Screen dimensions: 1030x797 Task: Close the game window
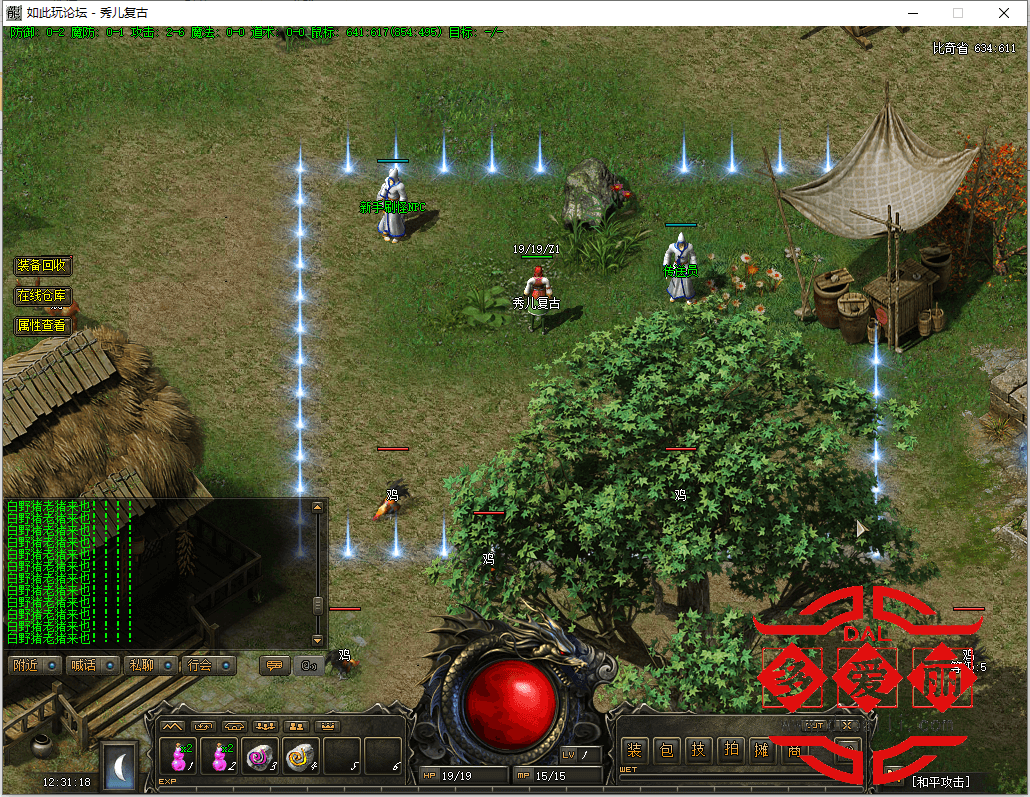point(1003,13)
